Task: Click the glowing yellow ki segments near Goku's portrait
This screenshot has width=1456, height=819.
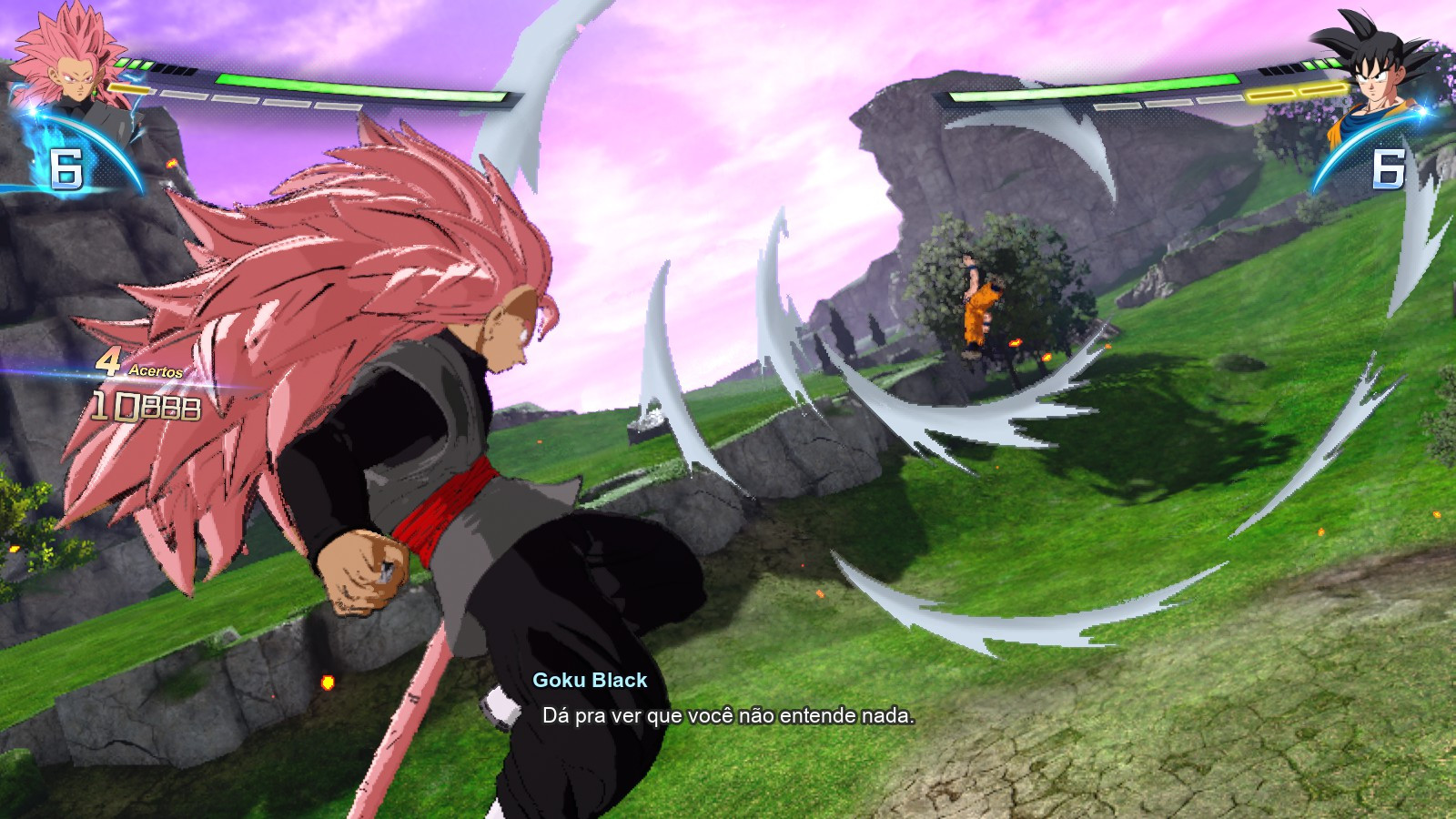Action: pyautogui.click(x=1296, y=91)
